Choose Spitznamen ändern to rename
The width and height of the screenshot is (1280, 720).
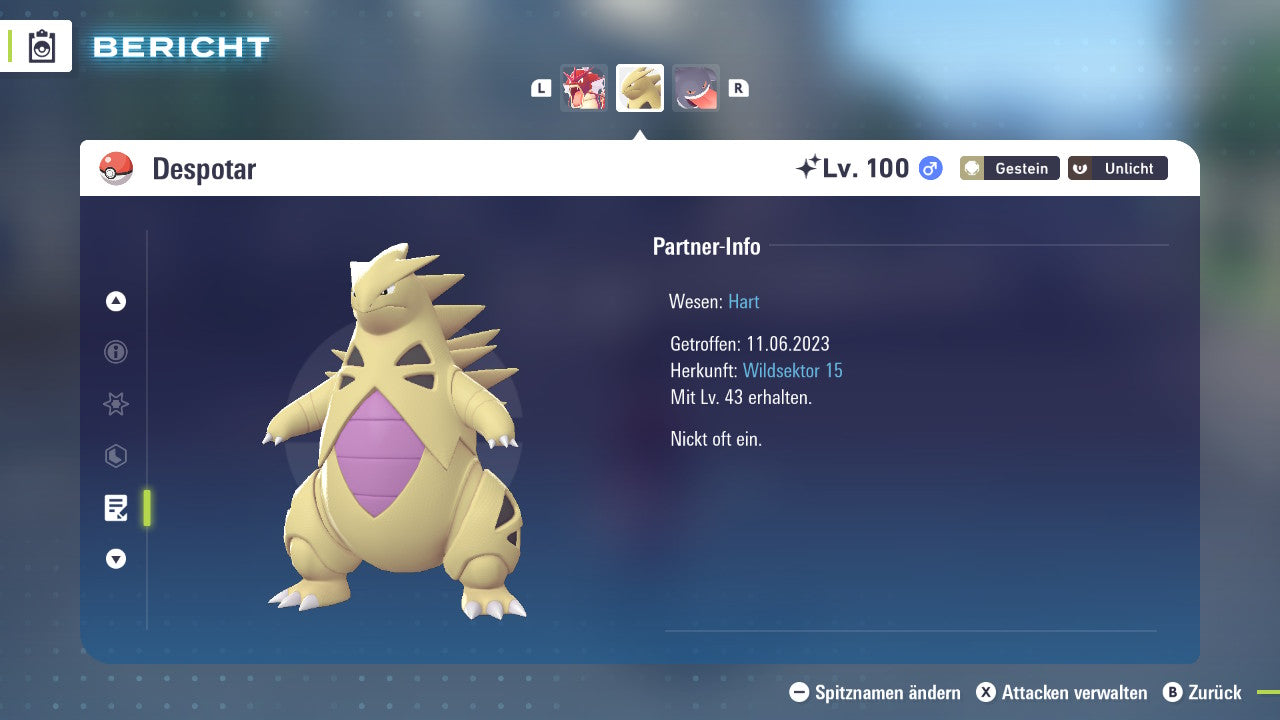(x=875, y=692)
